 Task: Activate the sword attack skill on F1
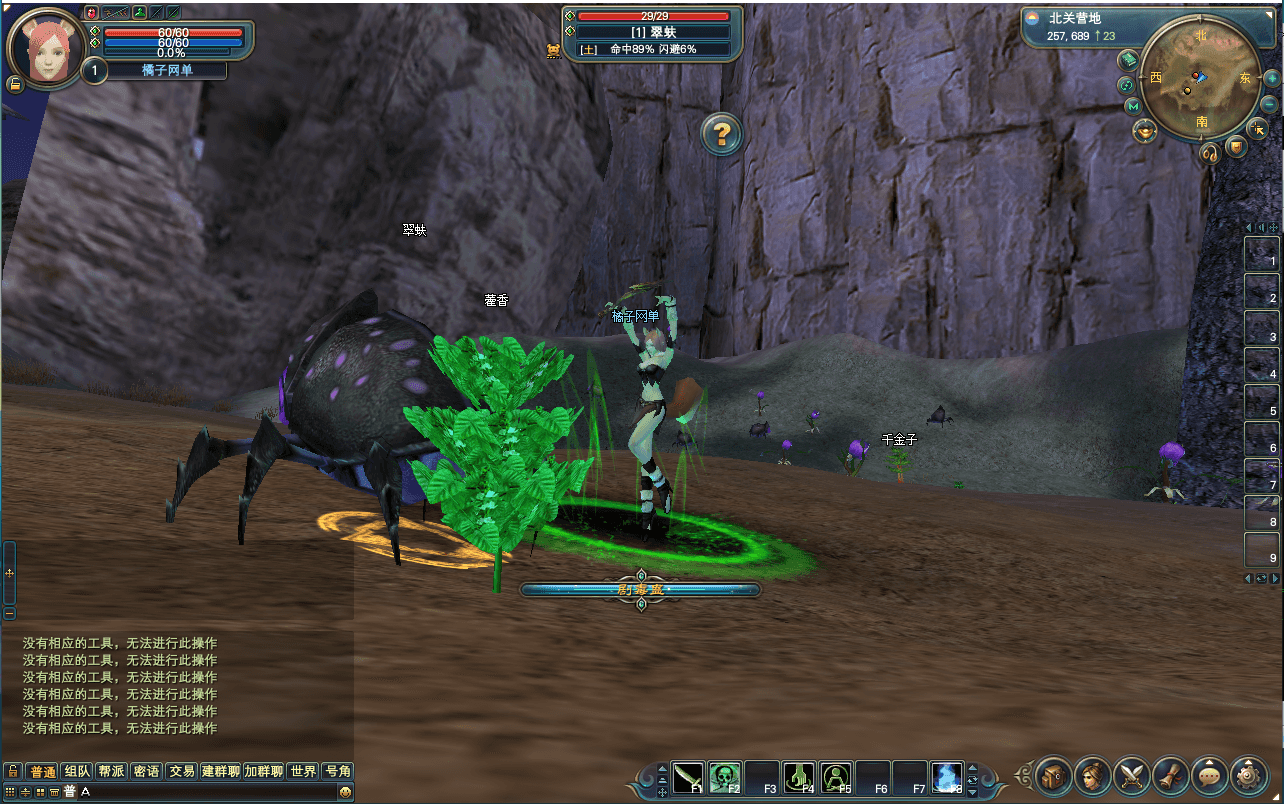point(688,777)
